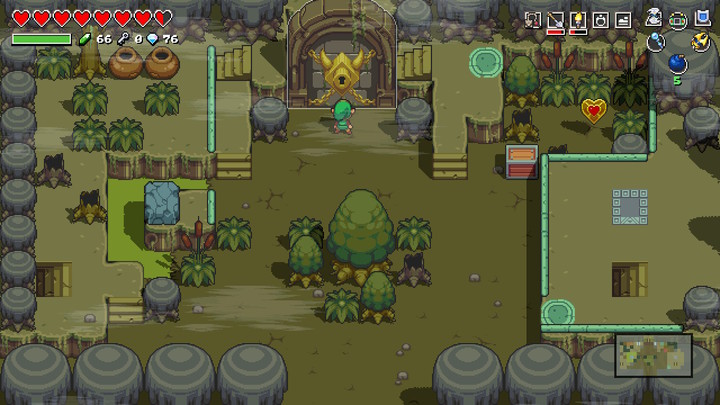Select the green-and-red drum item icon
This screenshot has height=405, width=720.
[678, 18]
